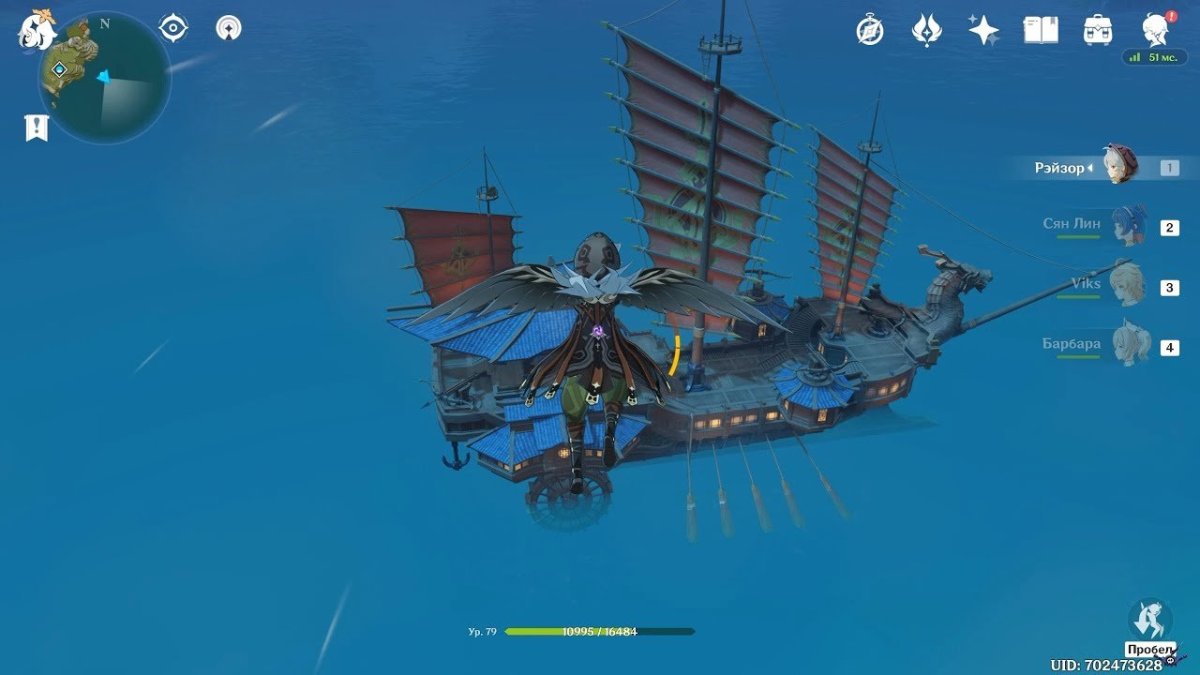Click the elemental sight eye icon
Viewport: 1200px width, 675px height.
coord(174,28)
